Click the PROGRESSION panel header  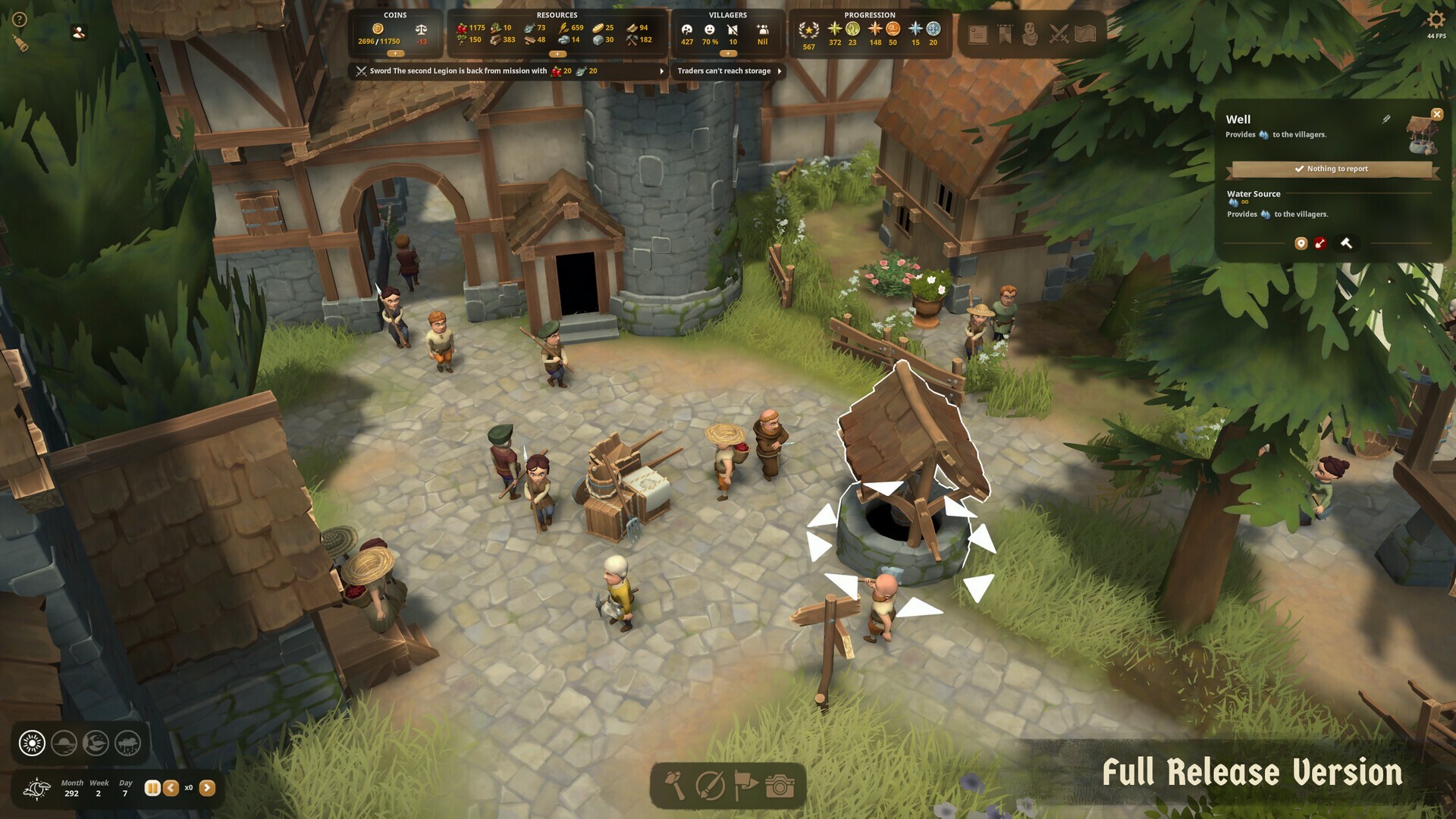click(x=870, y=14)
